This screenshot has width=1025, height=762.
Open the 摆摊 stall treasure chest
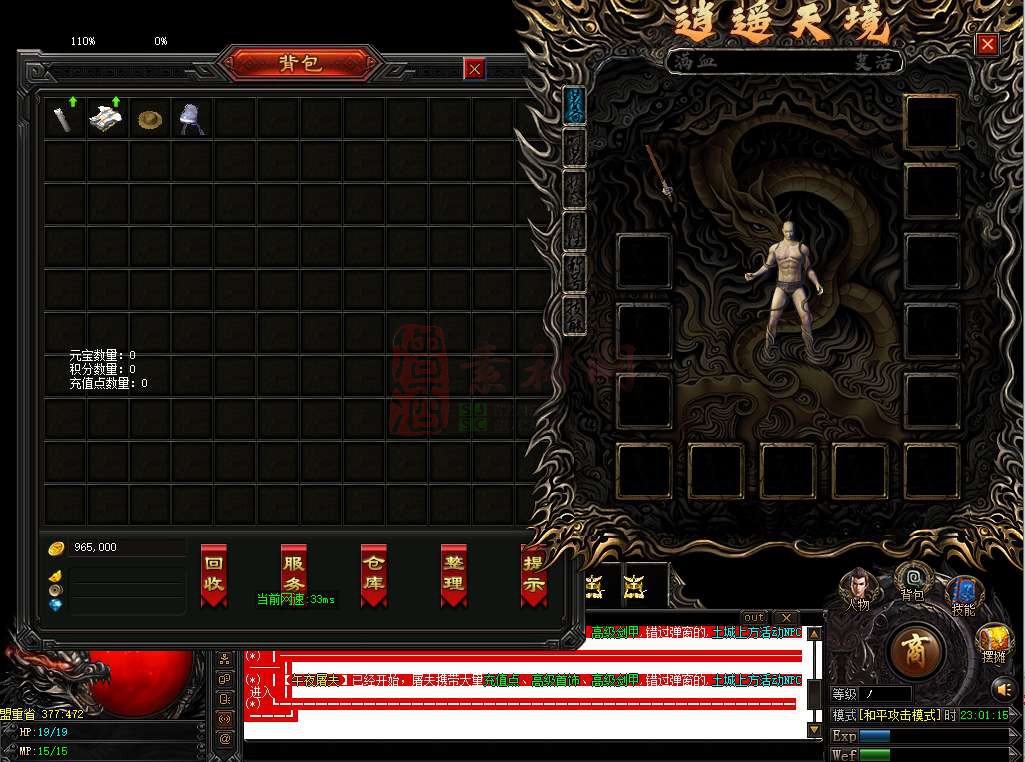point(994,640)
